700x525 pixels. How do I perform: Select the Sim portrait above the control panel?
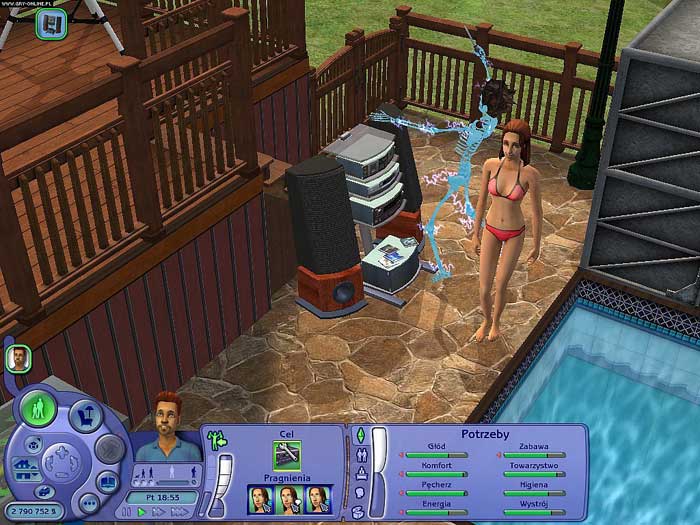[x=16, y=357]
